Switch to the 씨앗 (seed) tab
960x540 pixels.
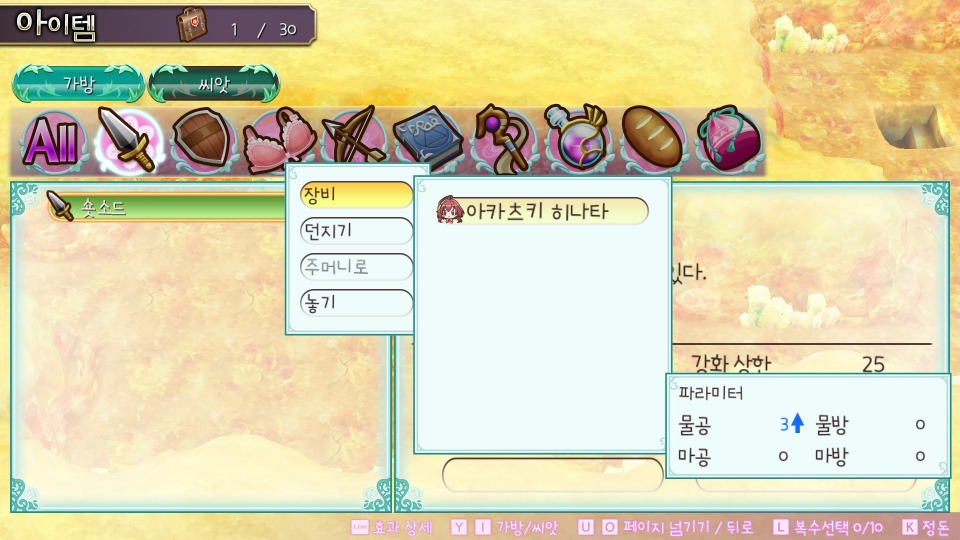[x=213, y=84]
